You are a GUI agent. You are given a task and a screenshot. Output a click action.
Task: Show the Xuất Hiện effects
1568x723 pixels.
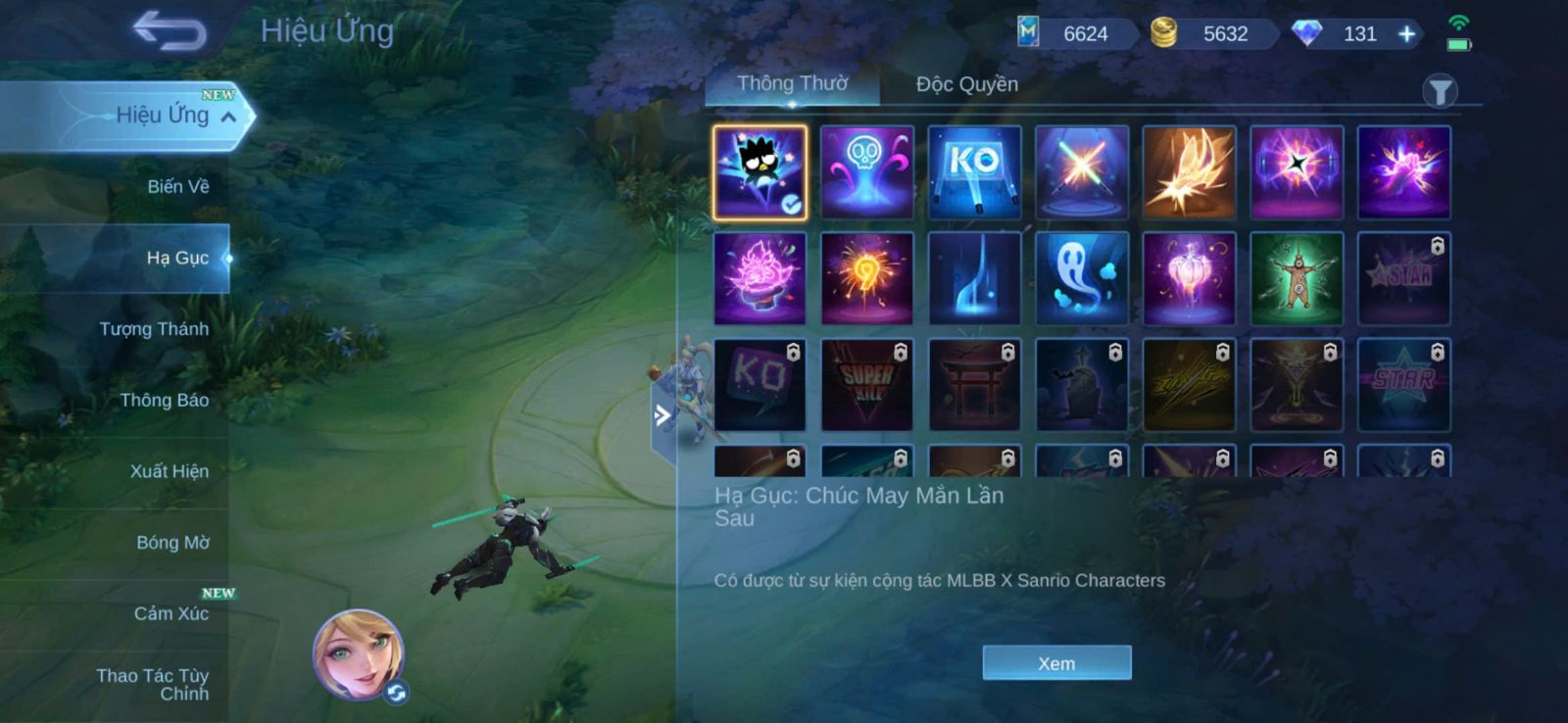(169, 471)
